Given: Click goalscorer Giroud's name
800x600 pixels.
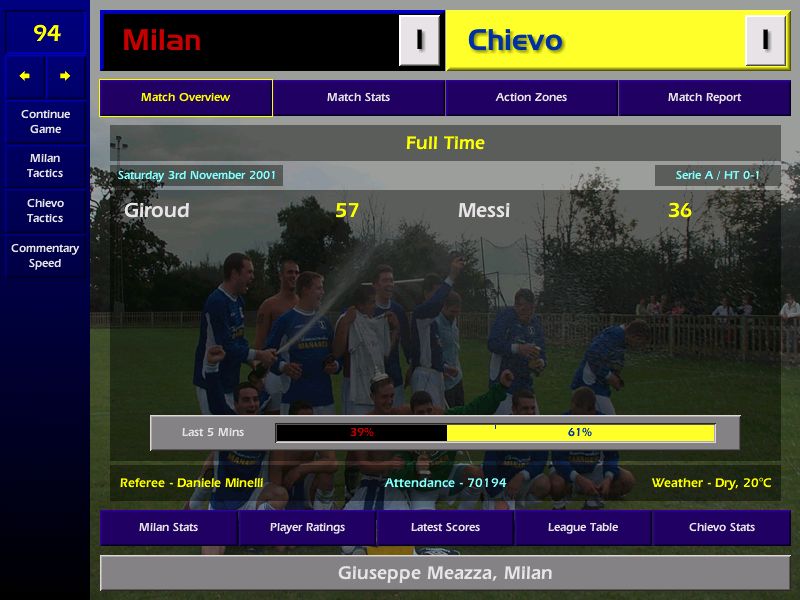Looking at the screenshot, I should (x=157, y=210).
